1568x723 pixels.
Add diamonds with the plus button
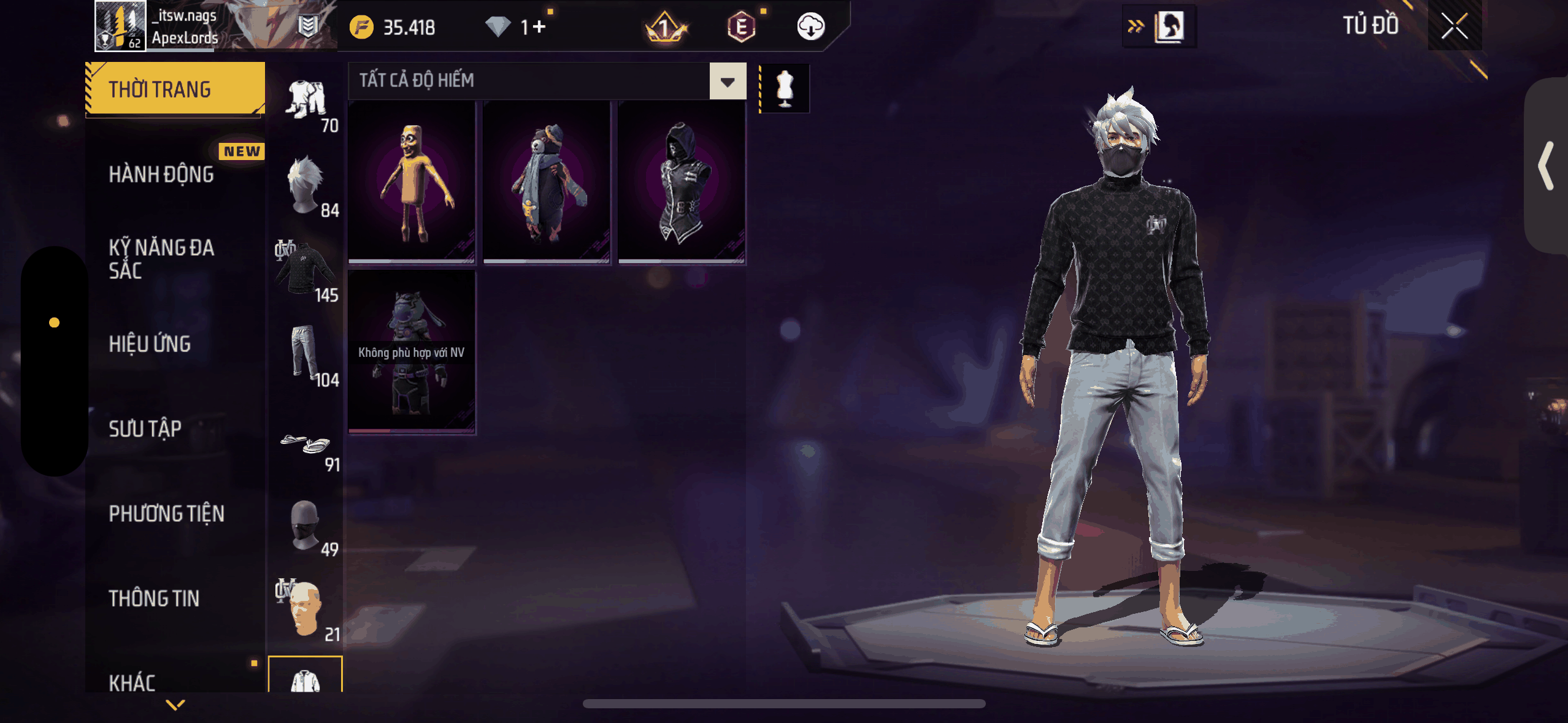point(539,27)
